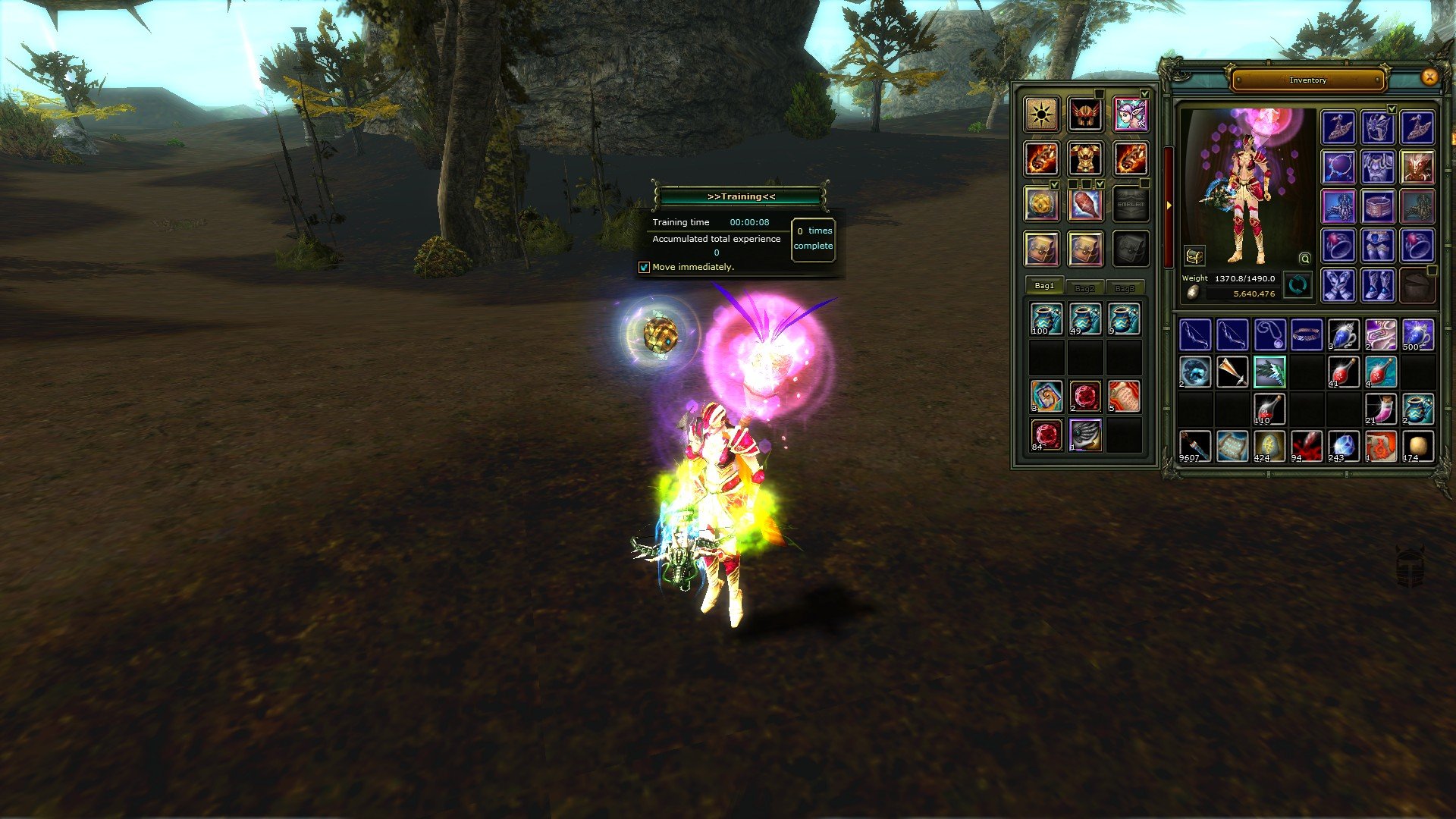
Task: Click the magnifier icon on character preview
Action: pos(1304,259)
